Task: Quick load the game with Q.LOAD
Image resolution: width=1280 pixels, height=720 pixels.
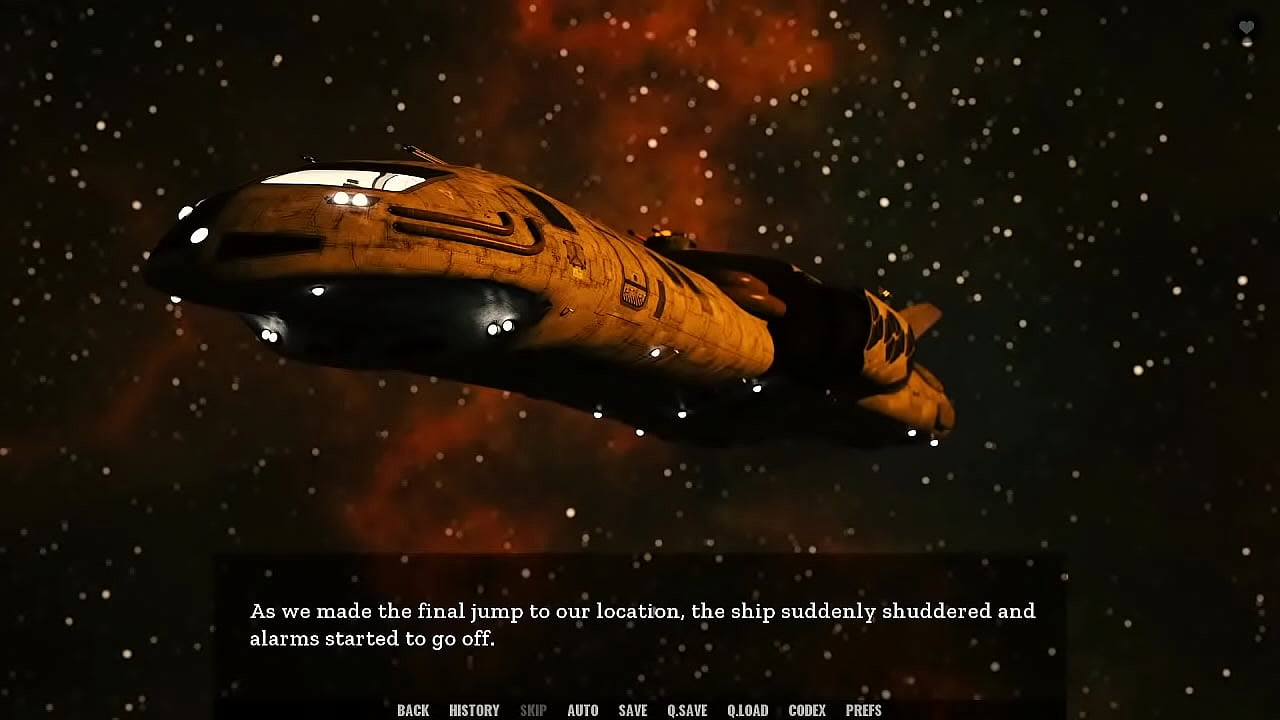Action: pyautogui.click(x=748, y=710)
